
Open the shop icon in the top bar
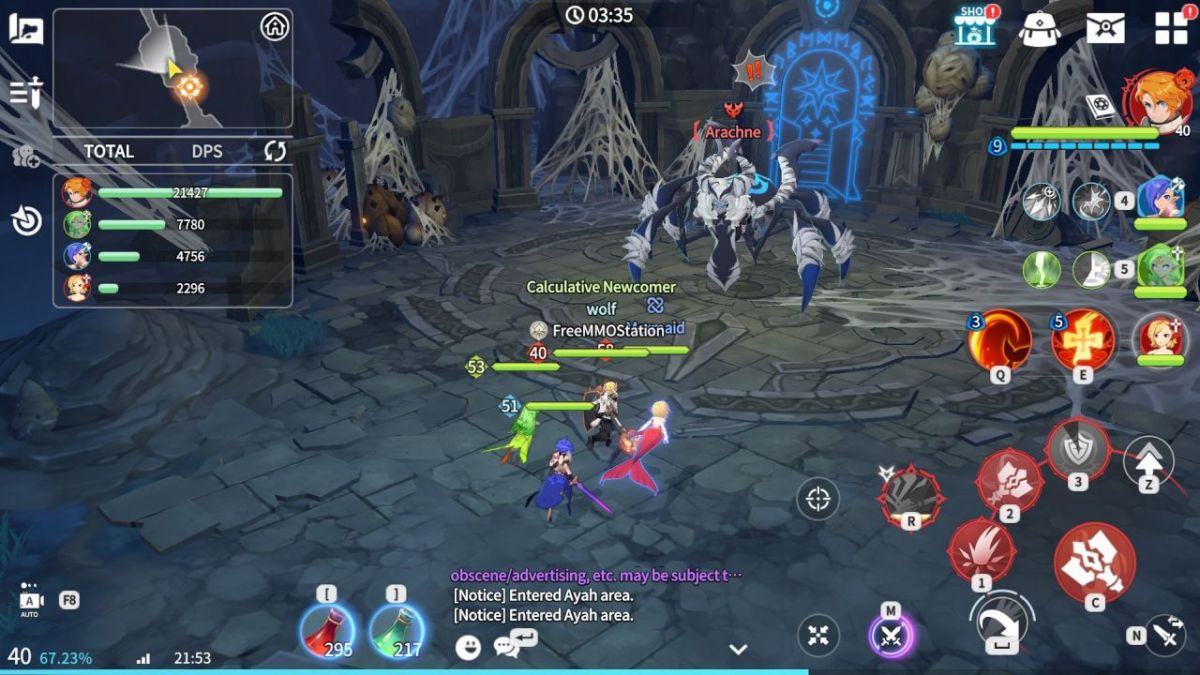(975, 27)
